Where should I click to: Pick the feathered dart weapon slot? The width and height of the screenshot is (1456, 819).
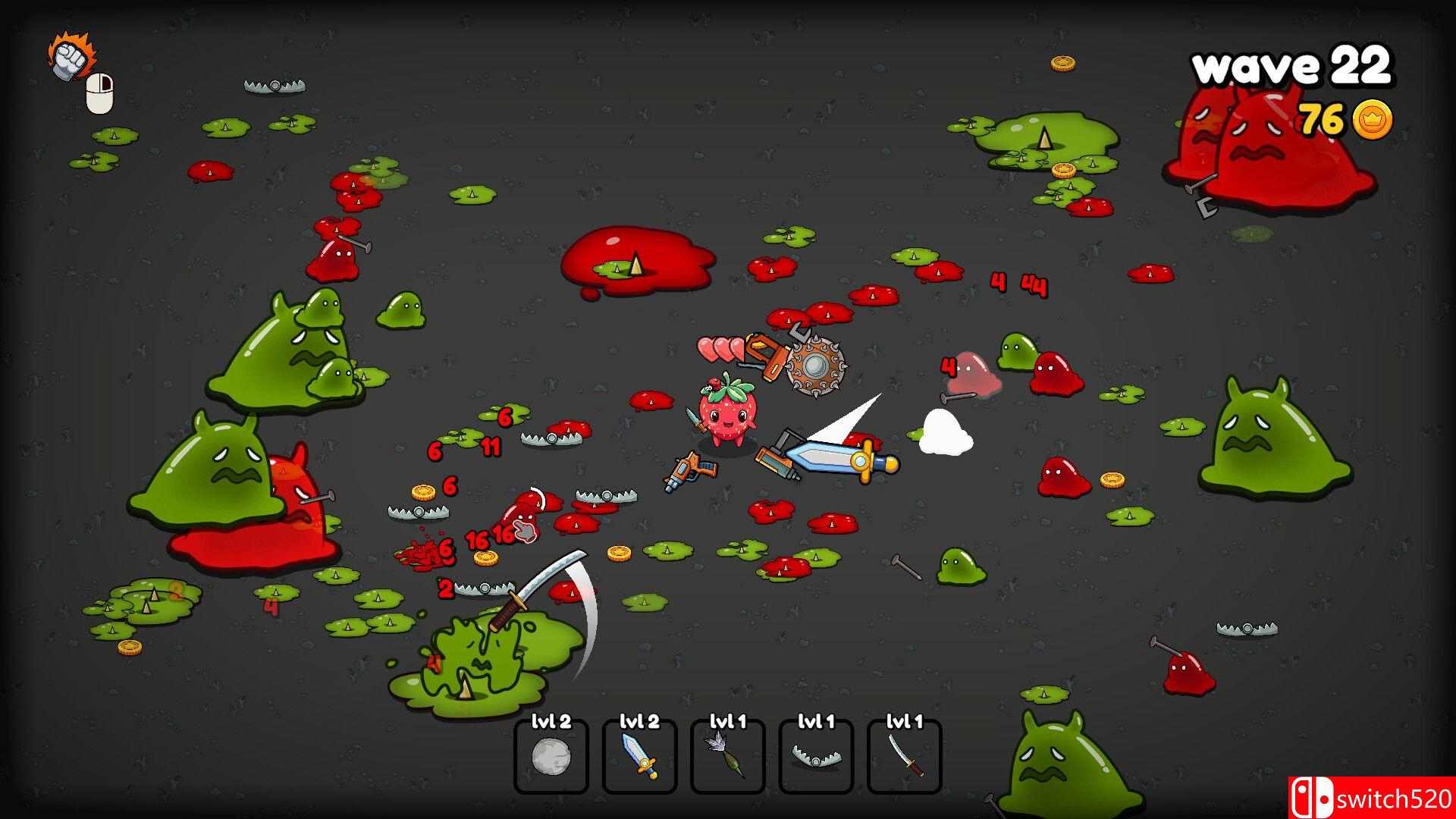coord(727,755)
